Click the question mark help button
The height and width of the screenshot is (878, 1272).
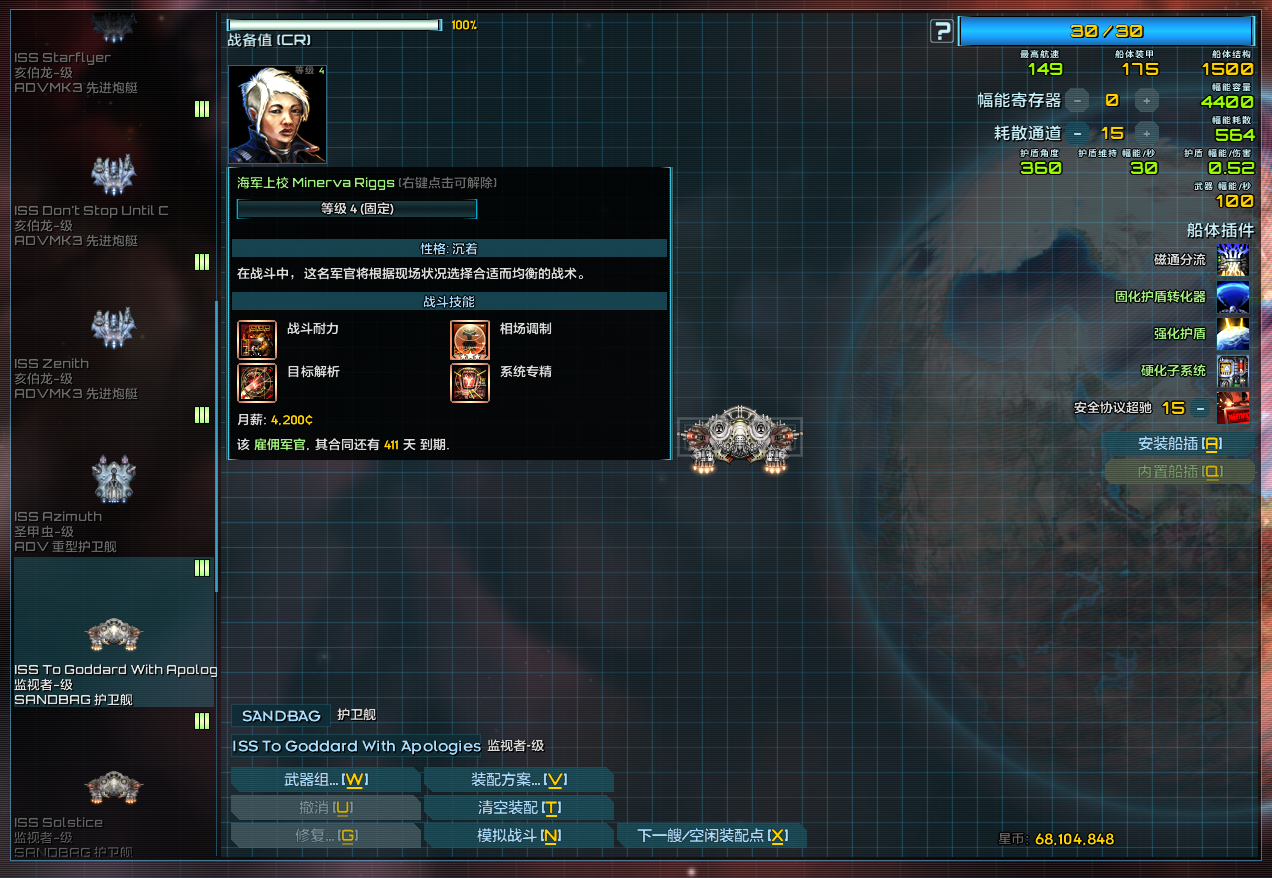941,31
